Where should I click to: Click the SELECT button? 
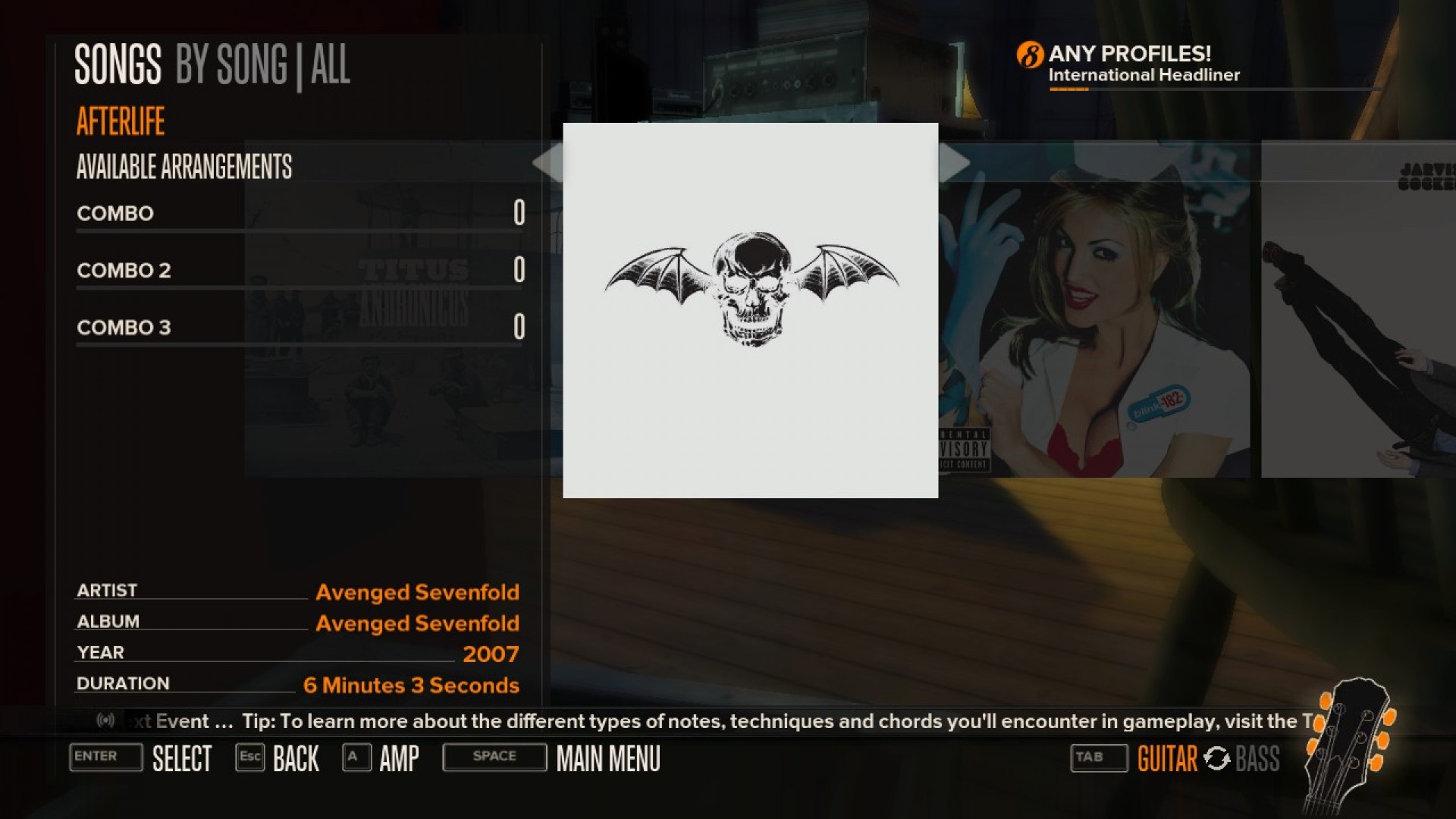tap(183, 758)
